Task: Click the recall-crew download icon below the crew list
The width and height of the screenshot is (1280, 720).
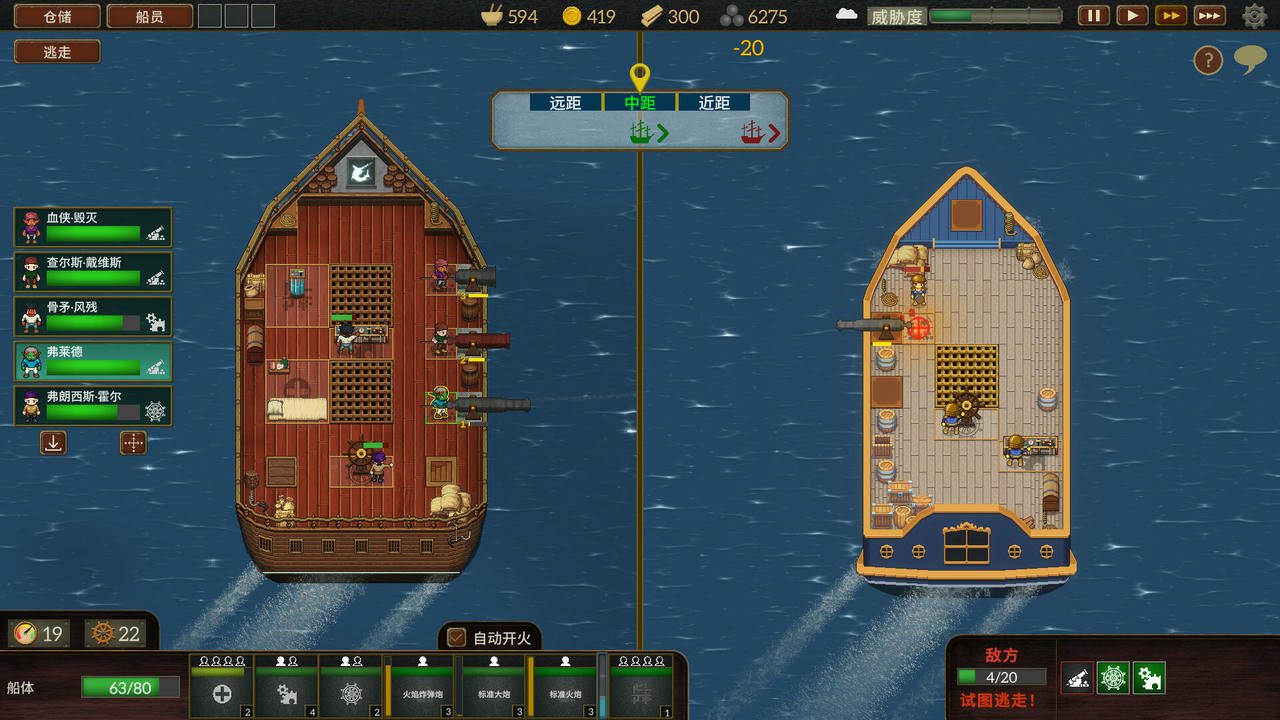Action: [x=53, y=442]
